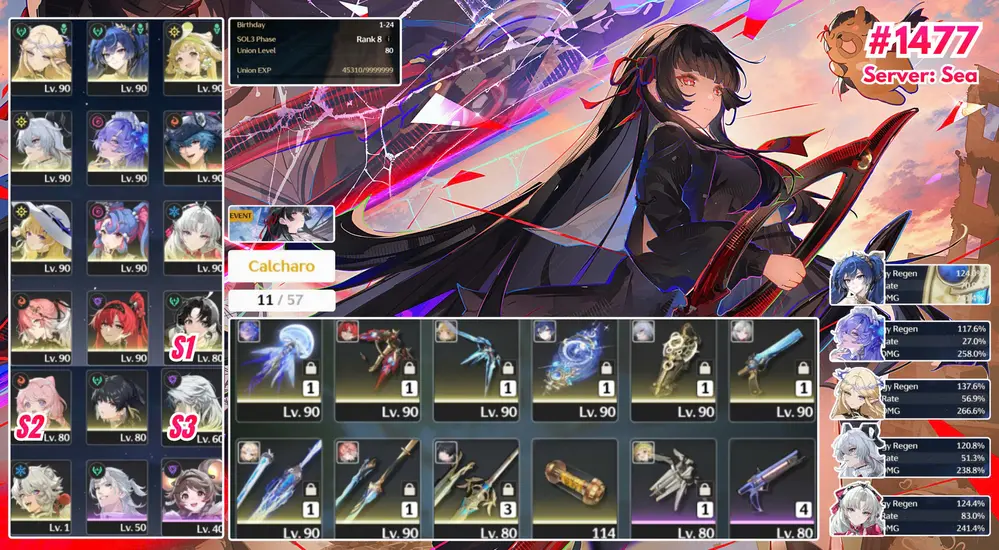Choose the pink-haired character marked S2
Screen dimensions: 999x550
tap(42, 405)
